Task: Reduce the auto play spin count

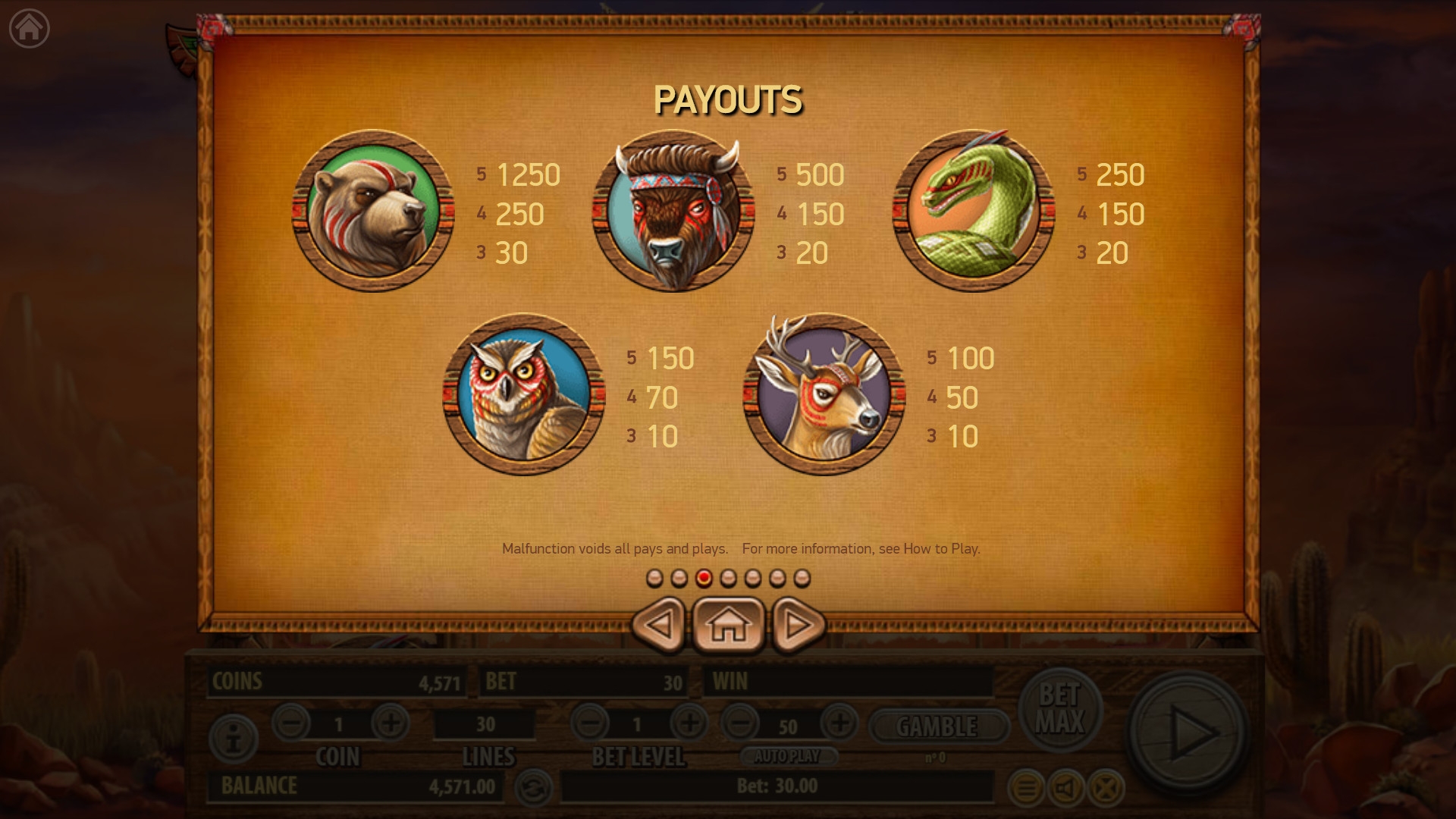Action: tap(740, 723)
